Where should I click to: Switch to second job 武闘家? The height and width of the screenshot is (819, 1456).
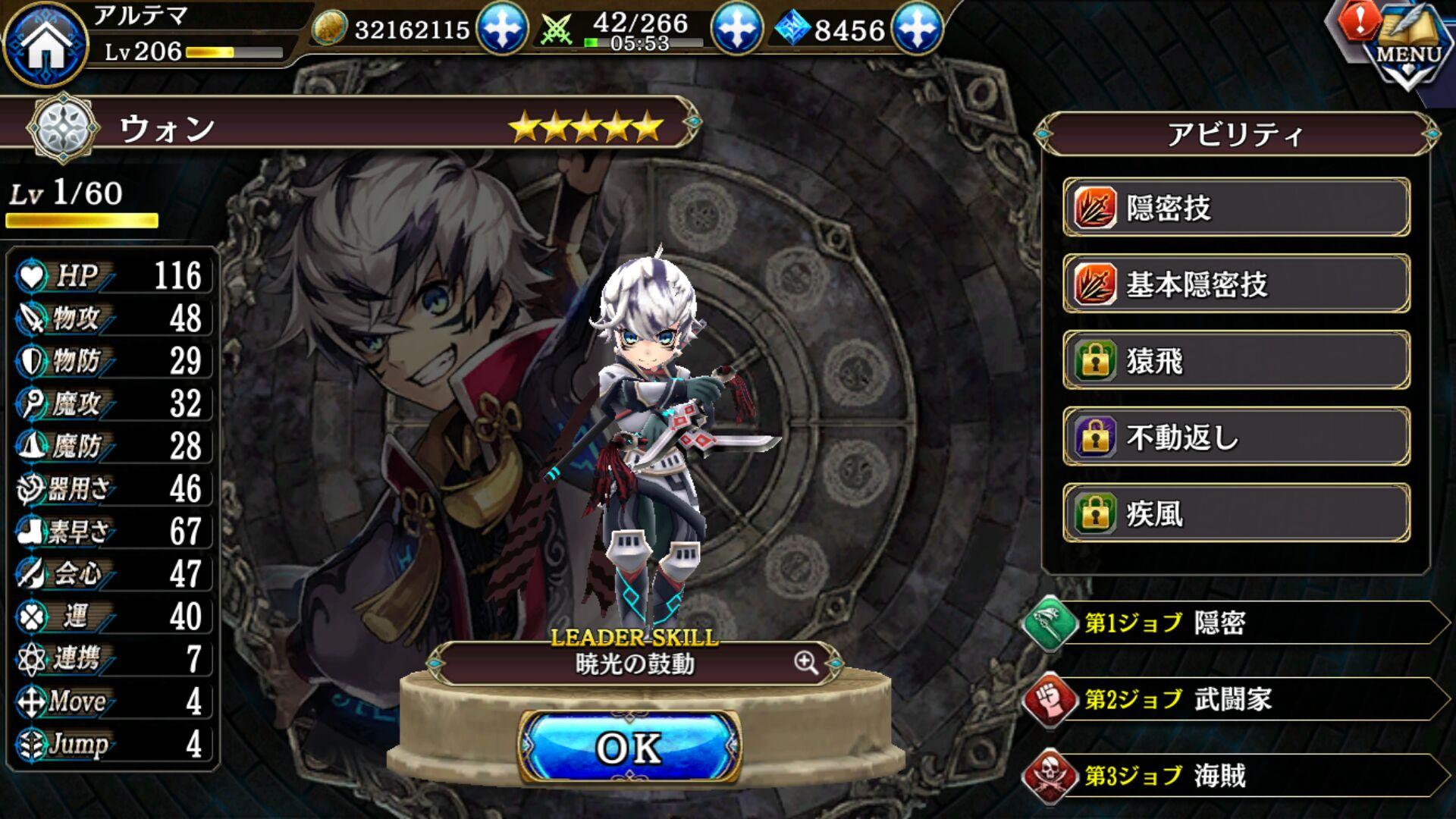pyautogui.click(x=1236, y=699)
